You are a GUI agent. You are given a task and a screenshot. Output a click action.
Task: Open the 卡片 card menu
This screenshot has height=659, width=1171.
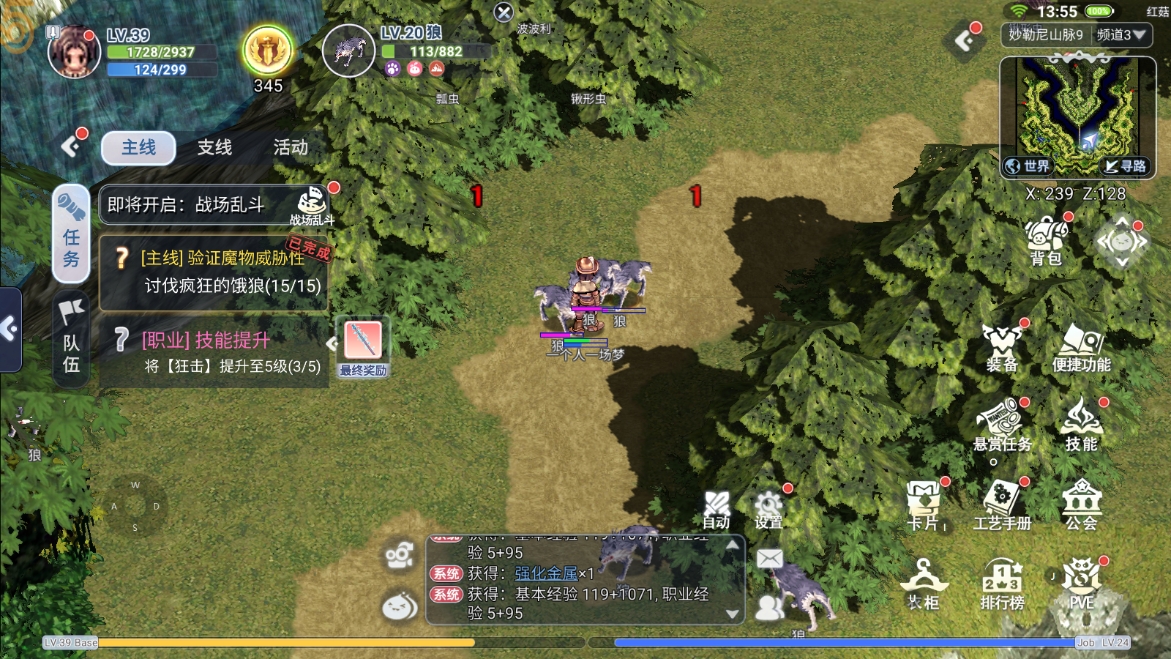coord(922,503)
